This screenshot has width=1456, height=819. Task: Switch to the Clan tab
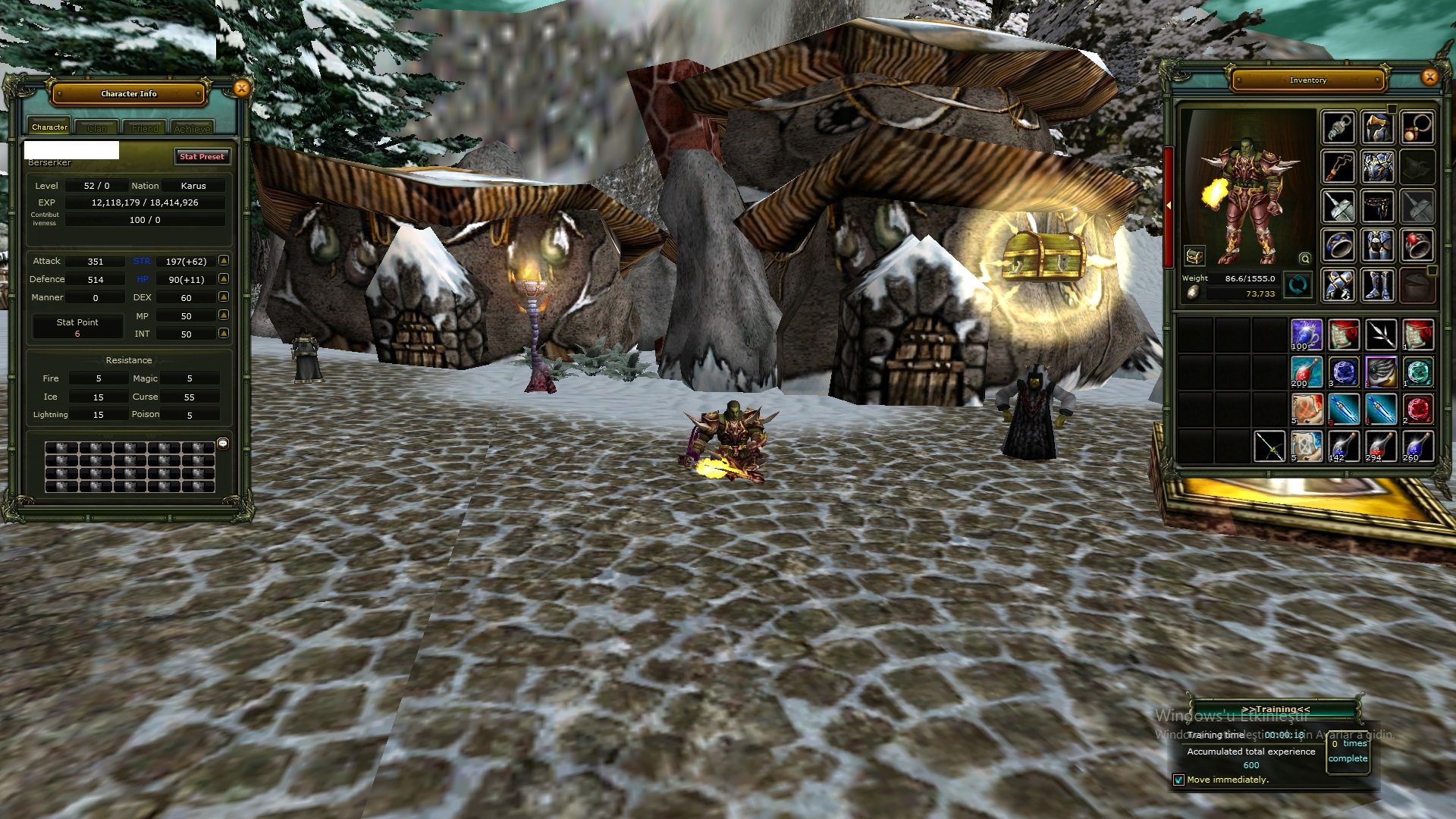(96, 128)
